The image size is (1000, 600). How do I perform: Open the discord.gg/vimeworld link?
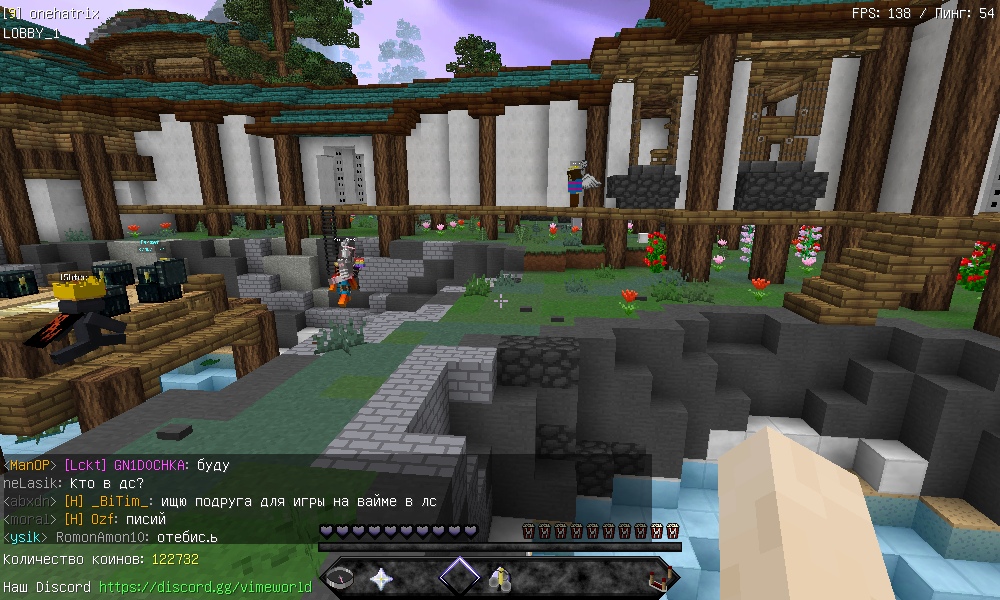pyautogui.click(x=205, y=587)
